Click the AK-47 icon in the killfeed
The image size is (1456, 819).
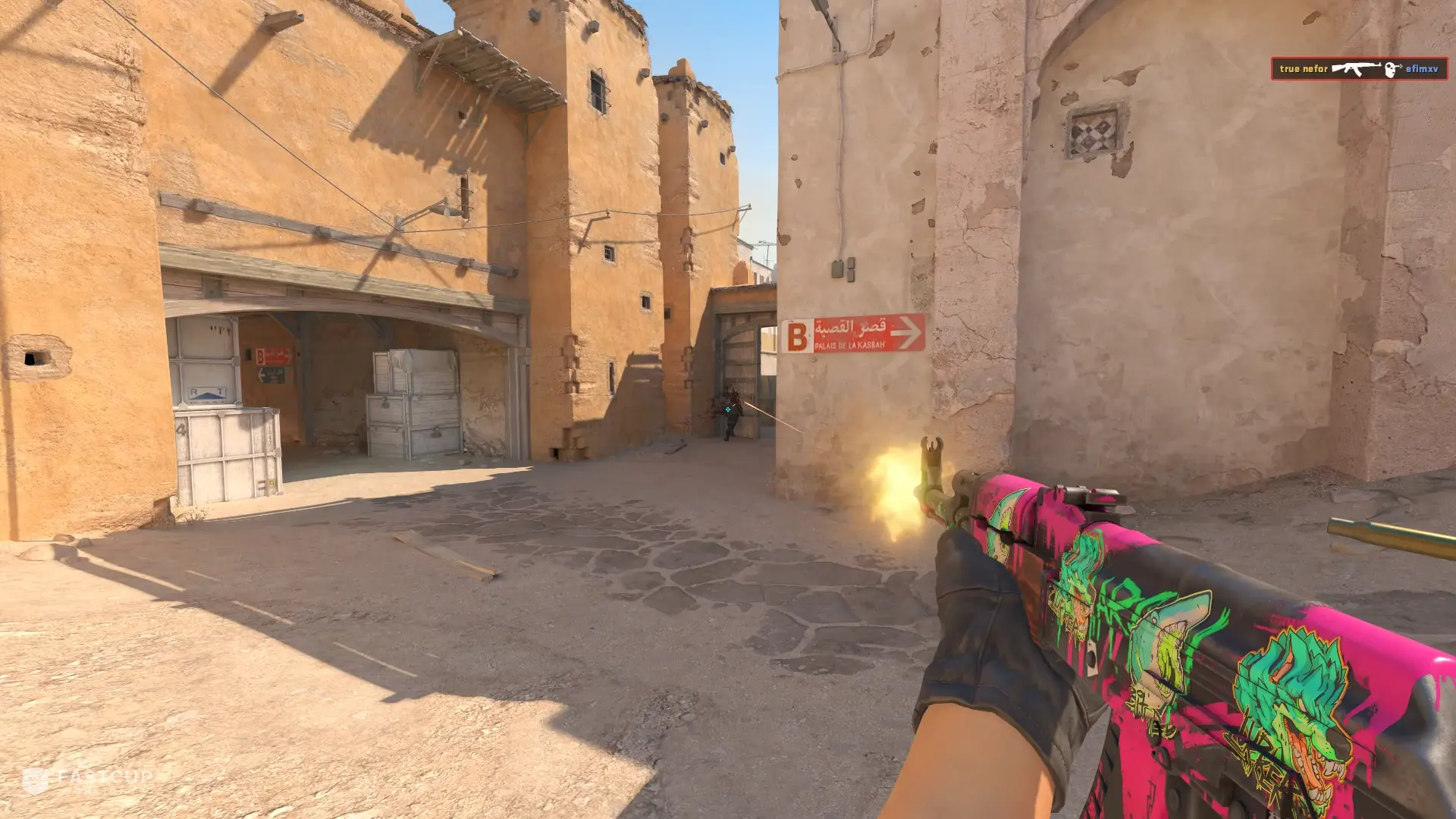[1356, 69]
